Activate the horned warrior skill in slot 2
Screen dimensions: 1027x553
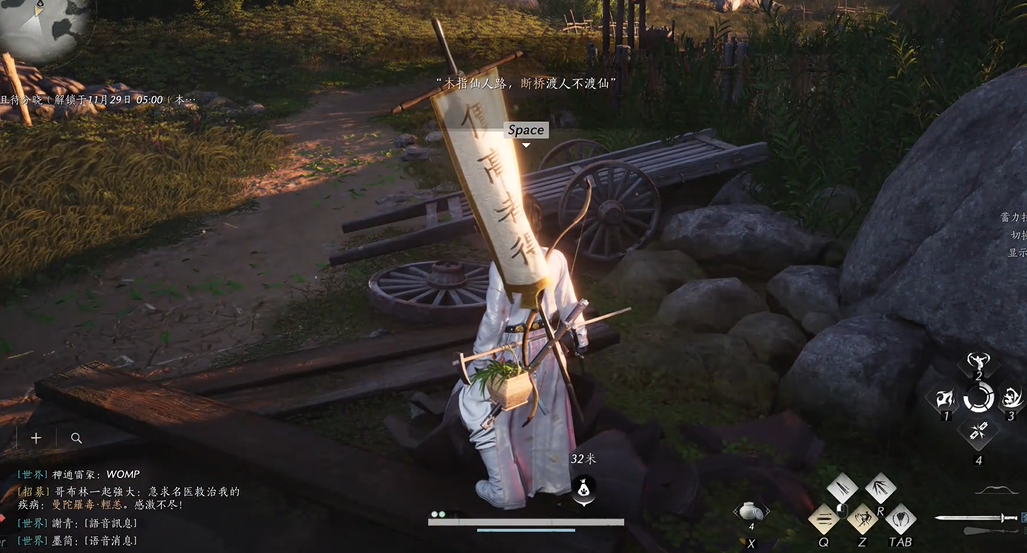[x=977, y=361]
